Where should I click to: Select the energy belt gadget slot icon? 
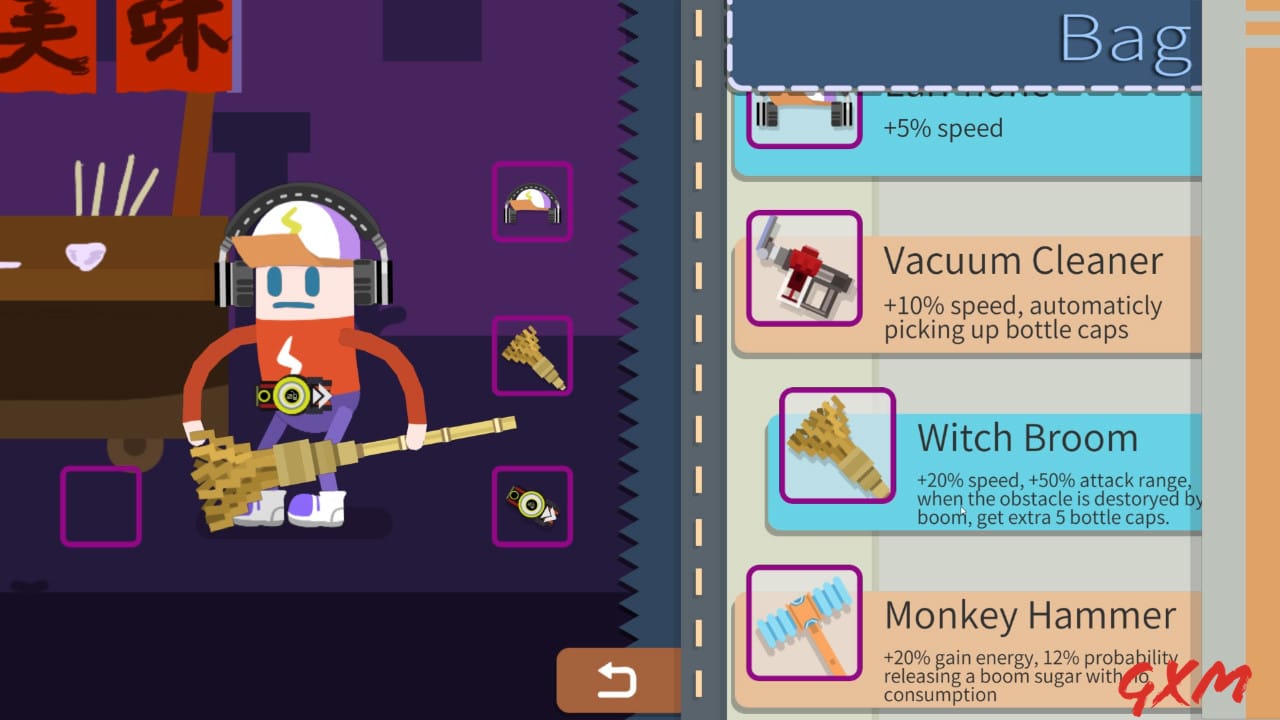click(x=531, y=505)
